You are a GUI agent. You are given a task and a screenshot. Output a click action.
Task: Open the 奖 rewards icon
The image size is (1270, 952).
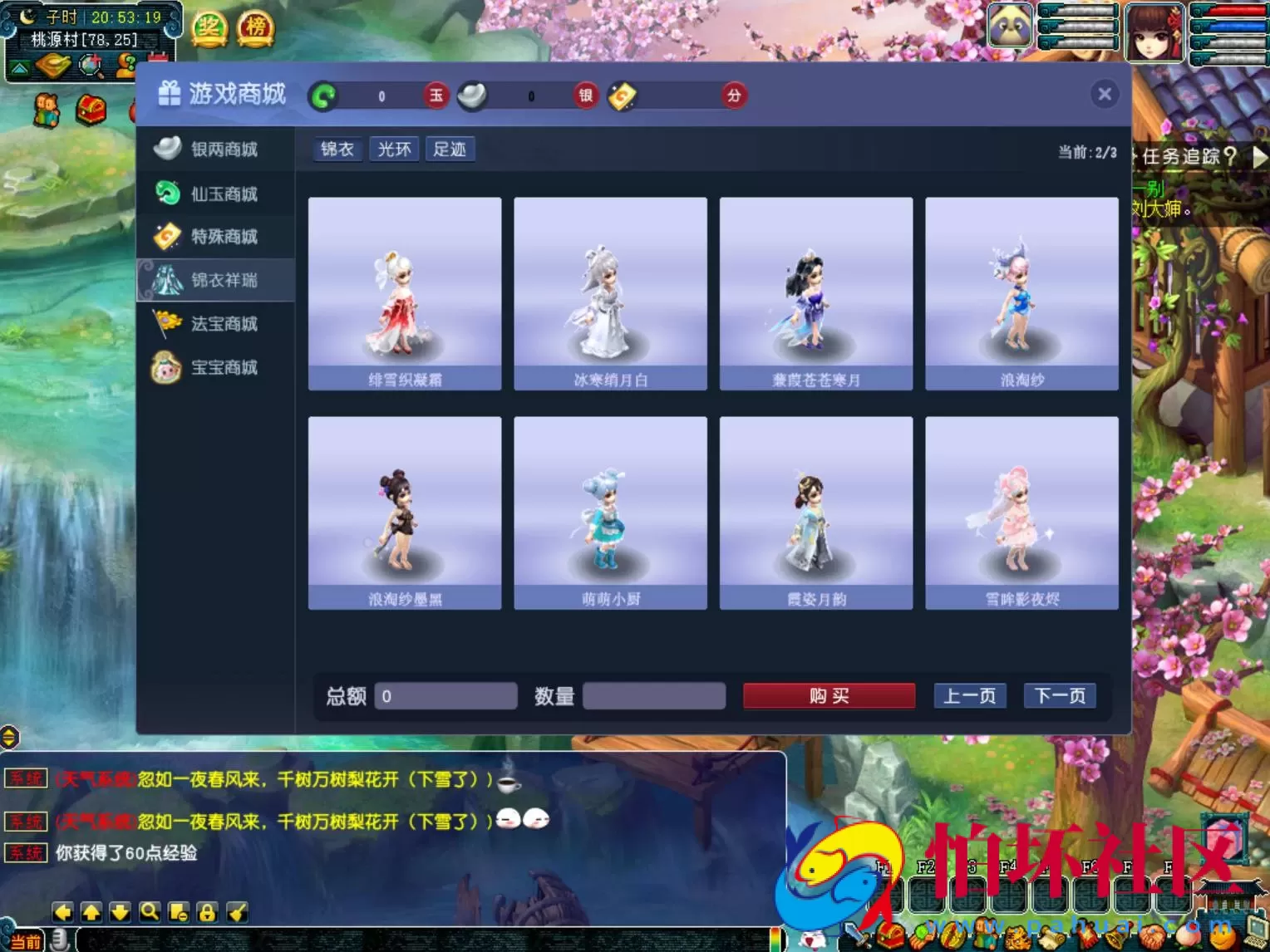click(209, 27)
